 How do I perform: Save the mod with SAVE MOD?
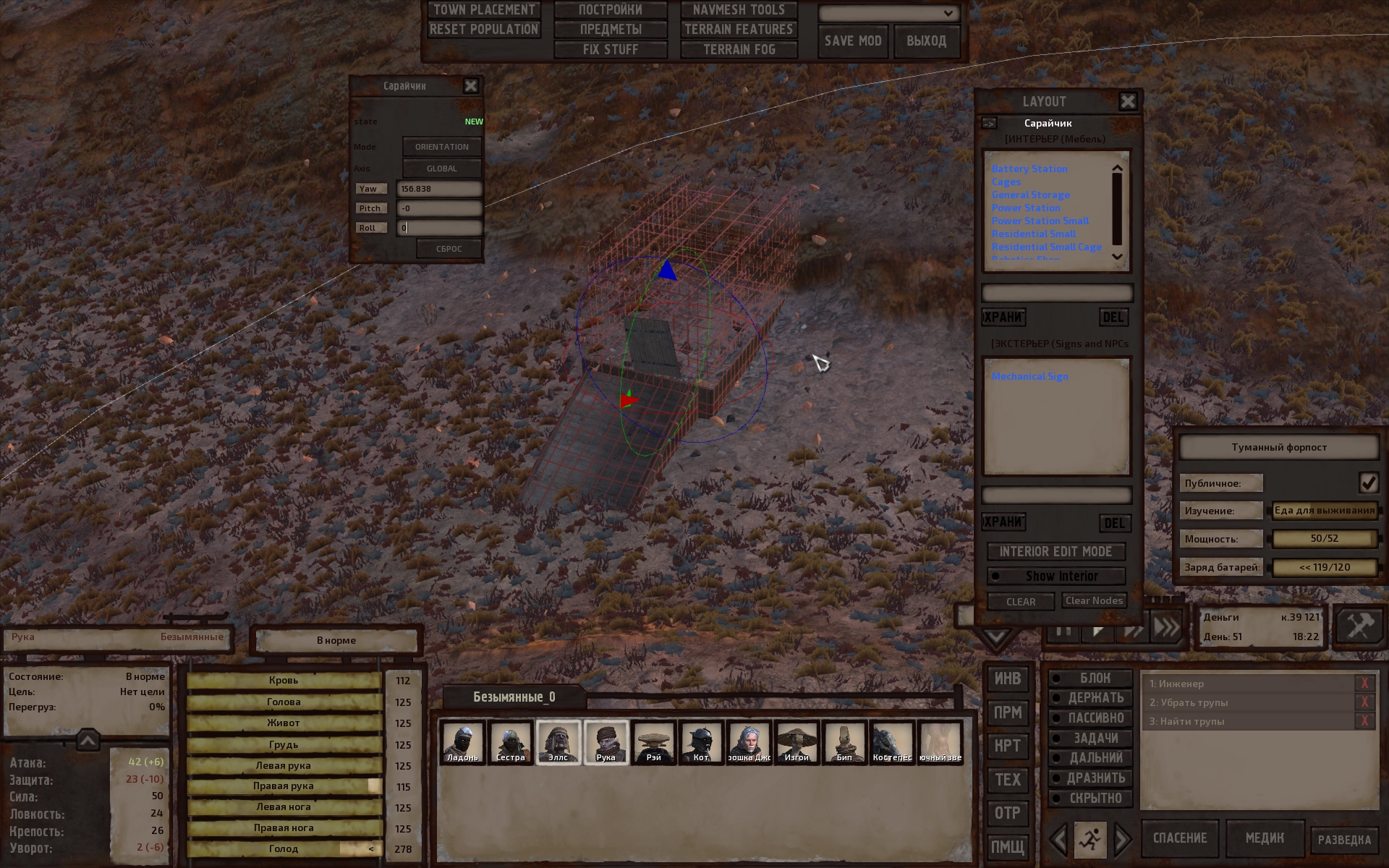(x=853, y=41)
